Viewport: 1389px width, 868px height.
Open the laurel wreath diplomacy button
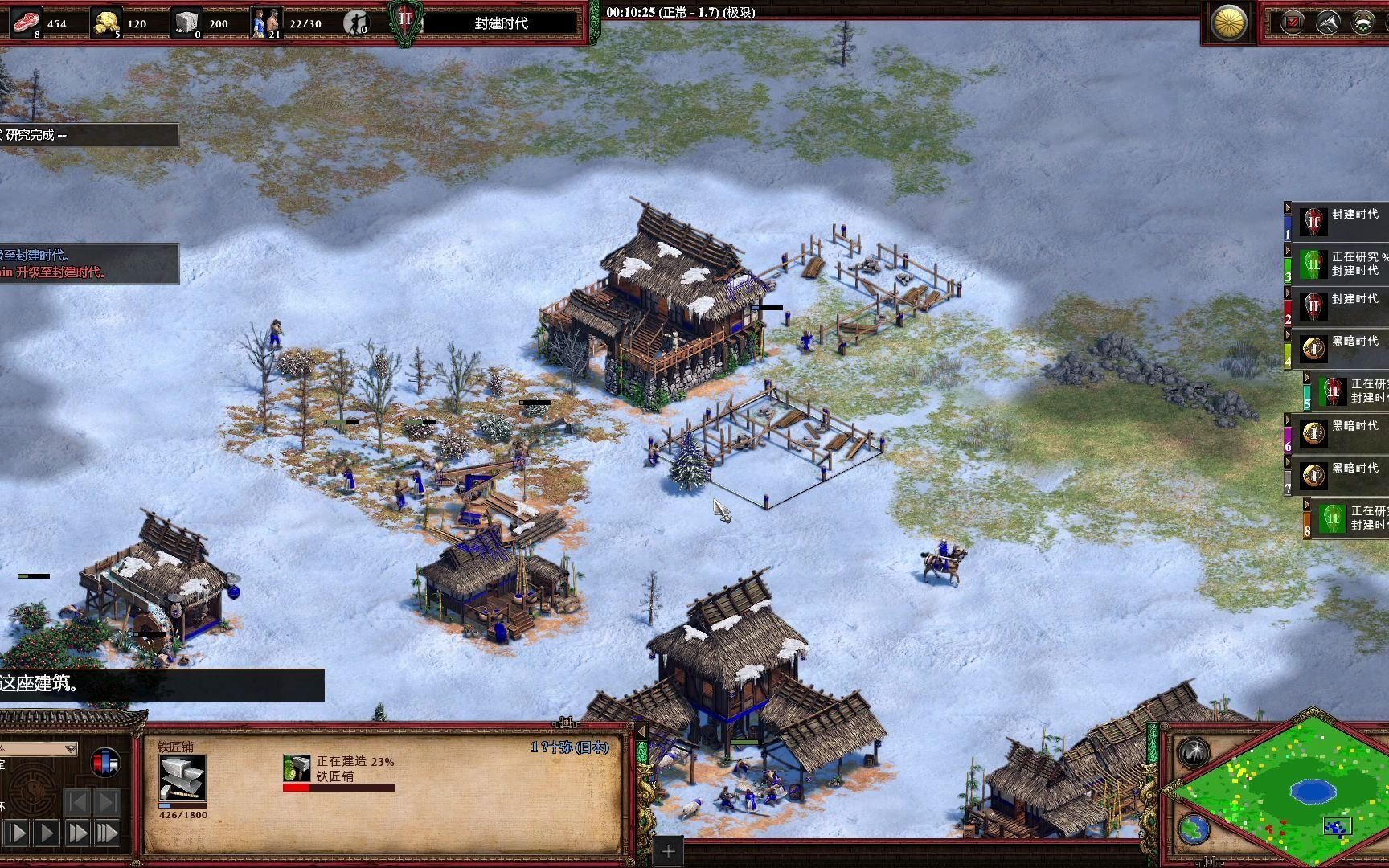(x=1363, y=23)
